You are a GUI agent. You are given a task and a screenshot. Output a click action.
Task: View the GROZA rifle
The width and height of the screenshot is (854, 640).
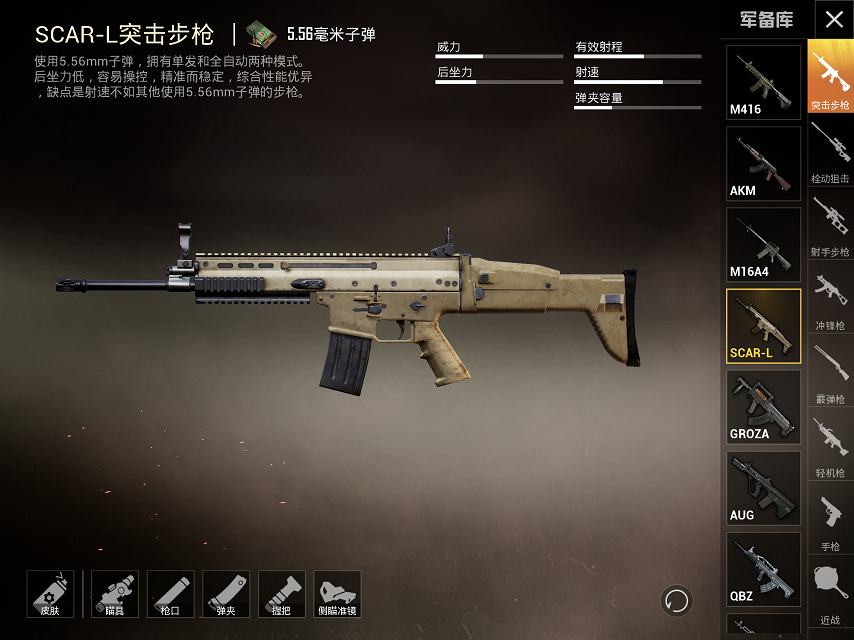(x=763, y=406)
